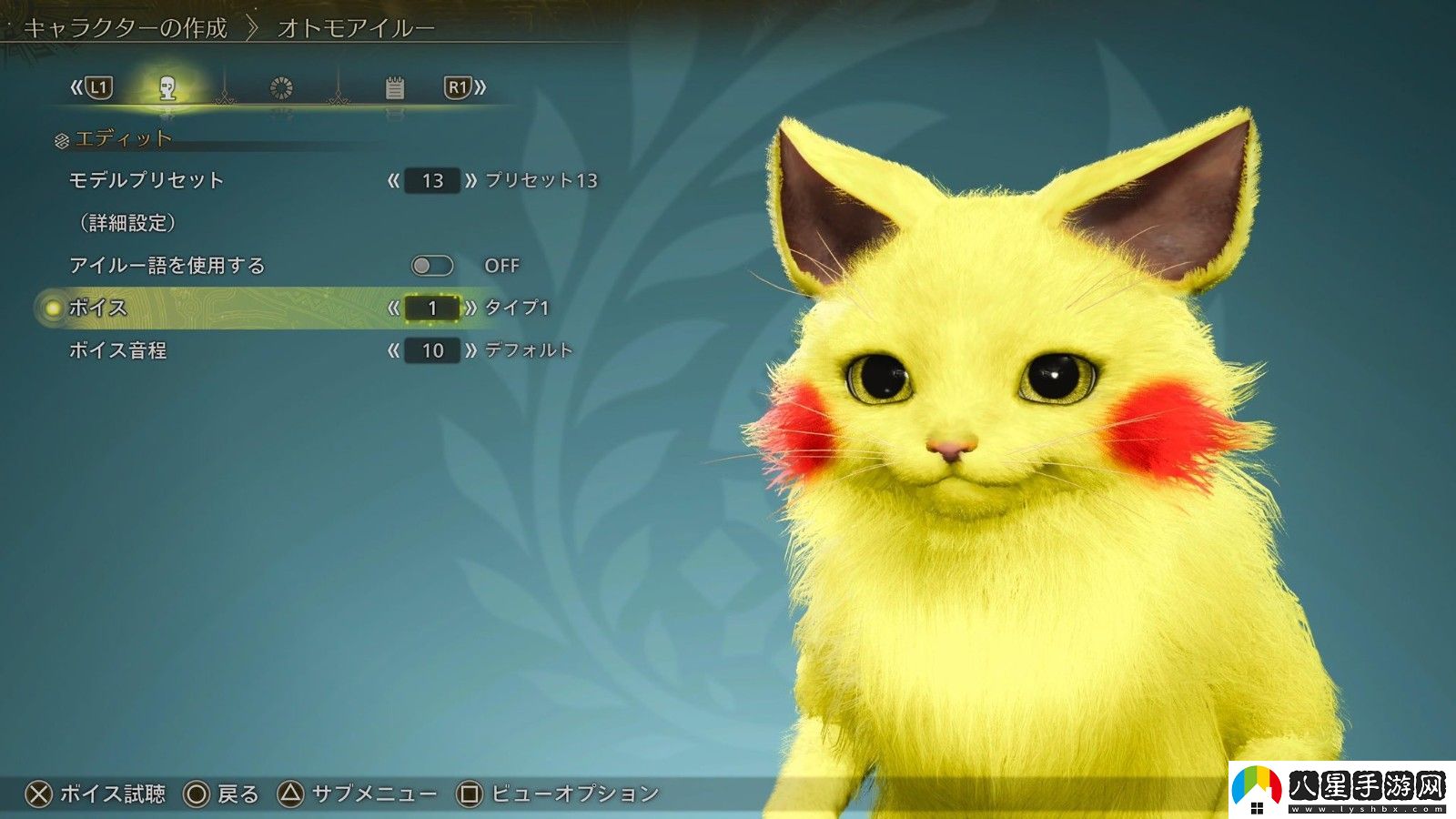Click the ボイス音程 value field showing 10
This screenshot has height=819, width=1456.
(432, 350)
